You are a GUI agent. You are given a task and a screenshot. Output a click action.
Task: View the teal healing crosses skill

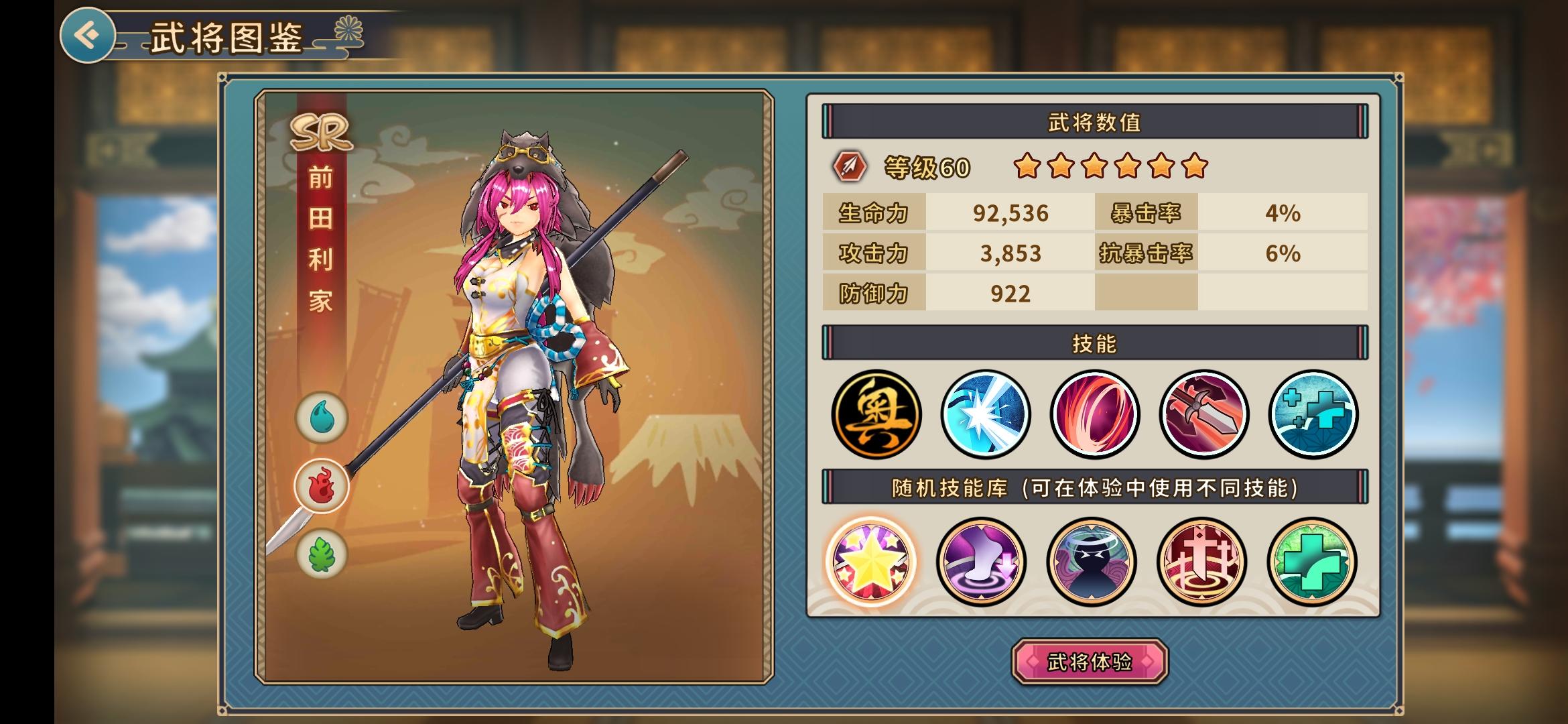1313,414
